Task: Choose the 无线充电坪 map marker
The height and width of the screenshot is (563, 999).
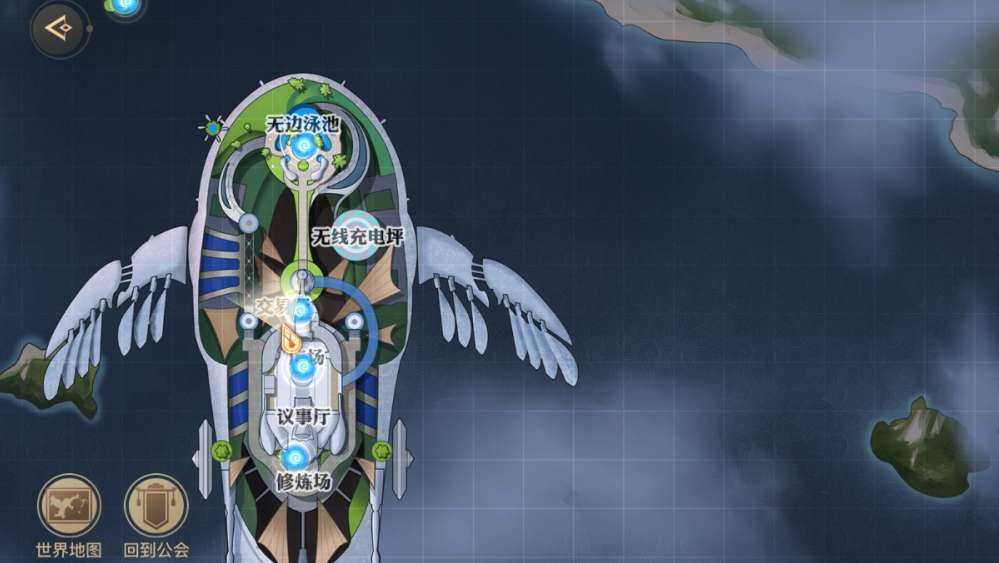Action: click(357, 236)
